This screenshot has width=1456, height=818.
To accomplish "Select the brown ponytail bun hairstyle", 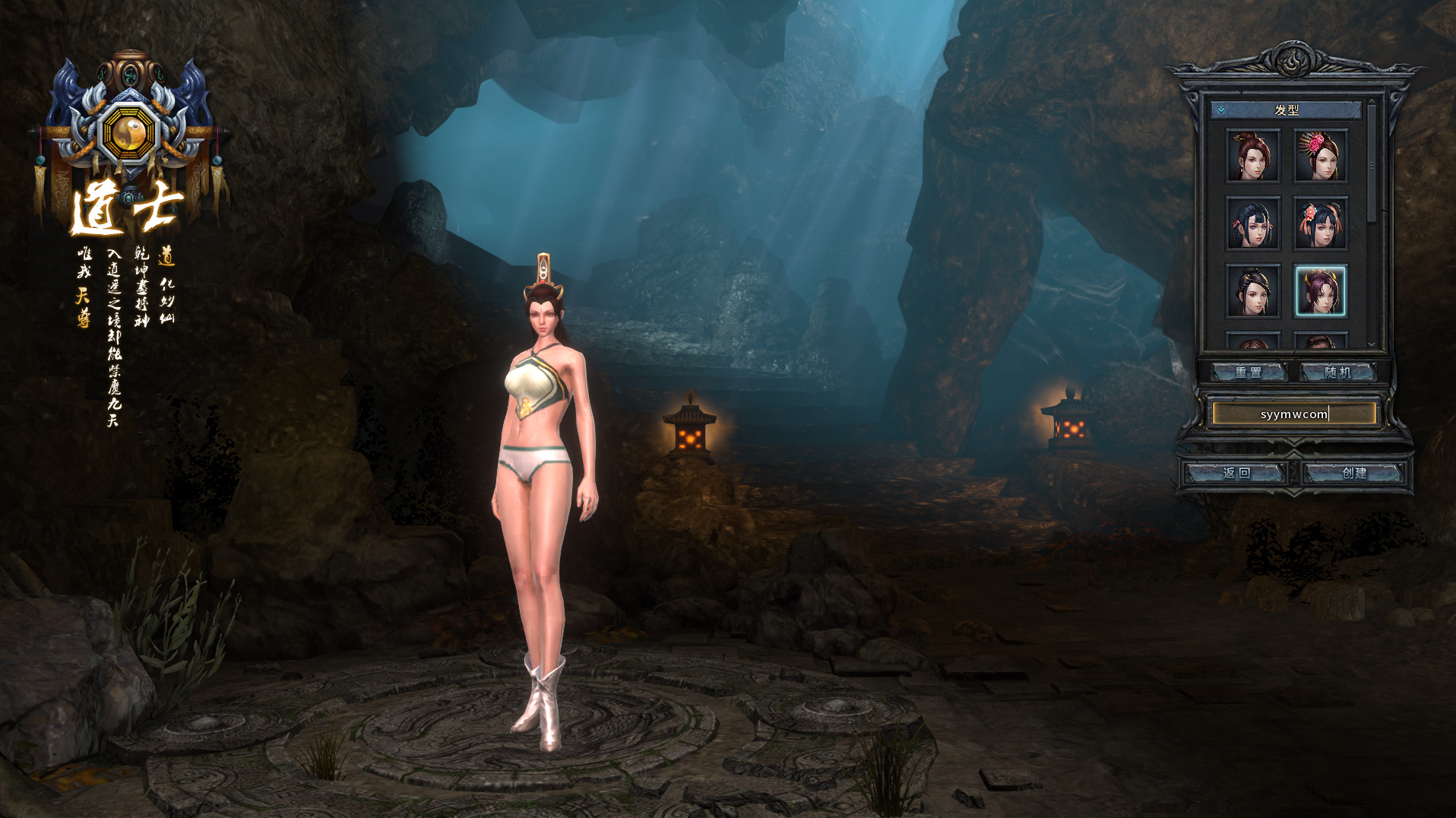I will 1252,156.
